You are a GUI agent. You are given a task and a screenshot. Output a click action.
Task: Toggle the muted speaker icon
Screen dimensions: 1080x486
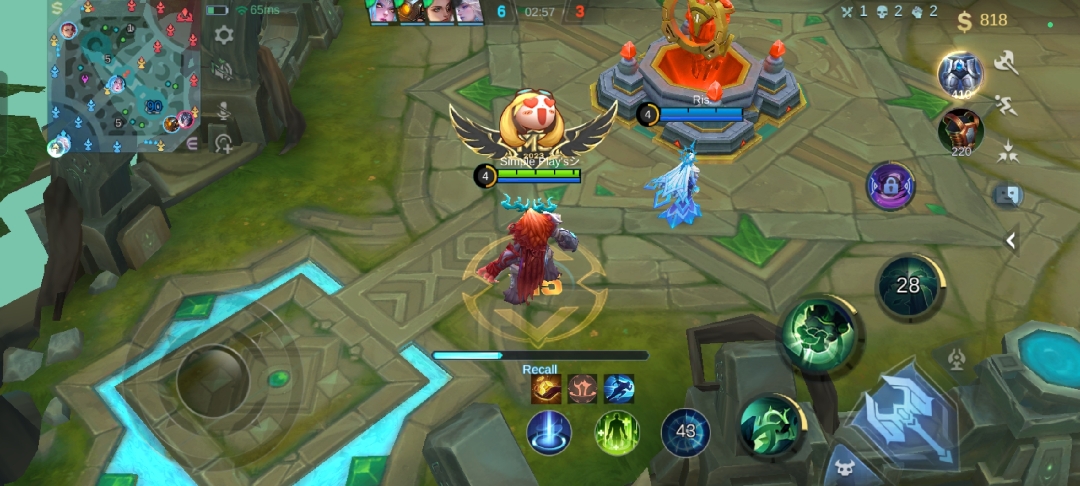coord(224,71)
